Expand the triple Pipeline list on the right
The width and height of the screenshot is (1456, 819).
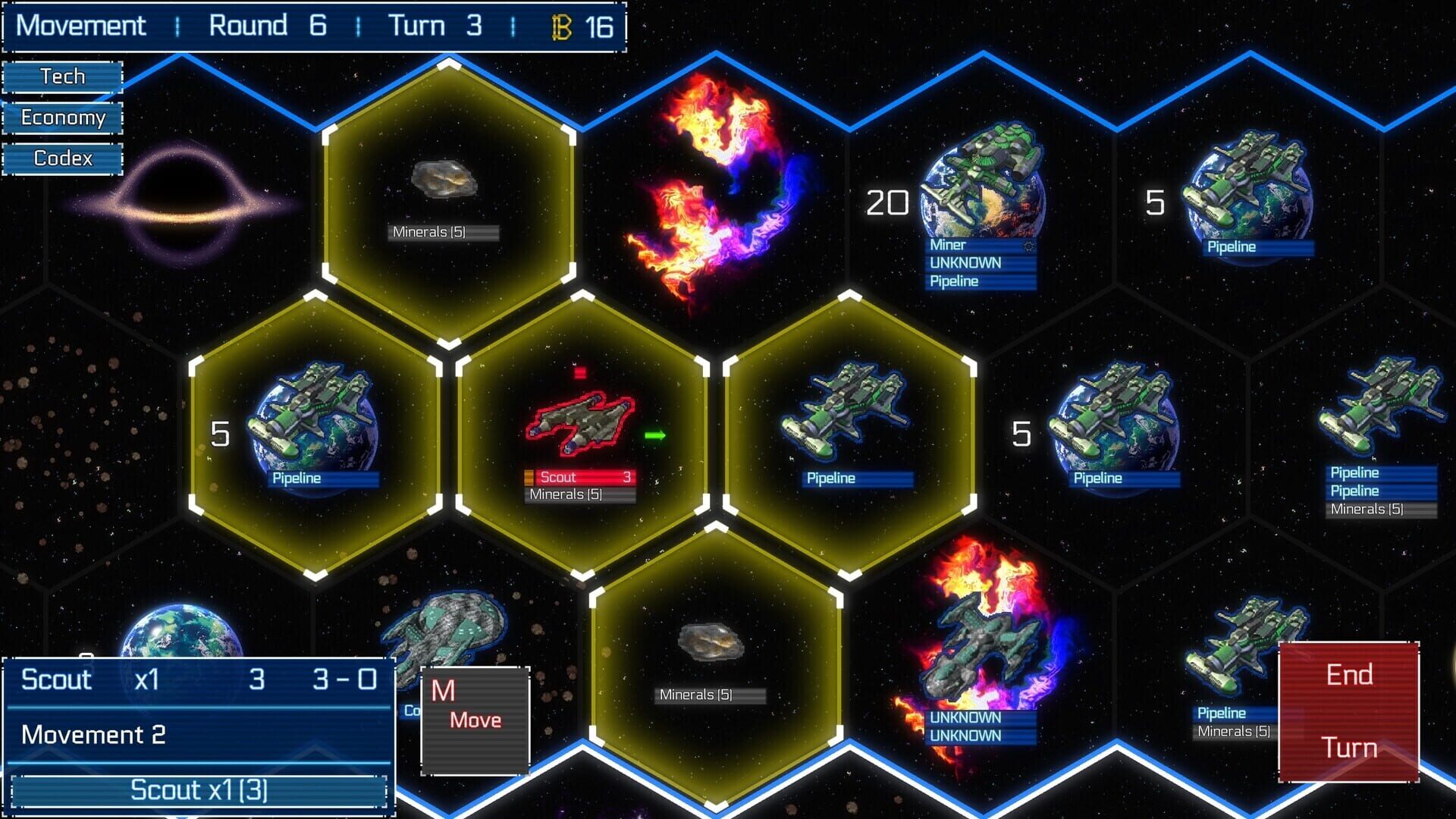pos(1379,491)
